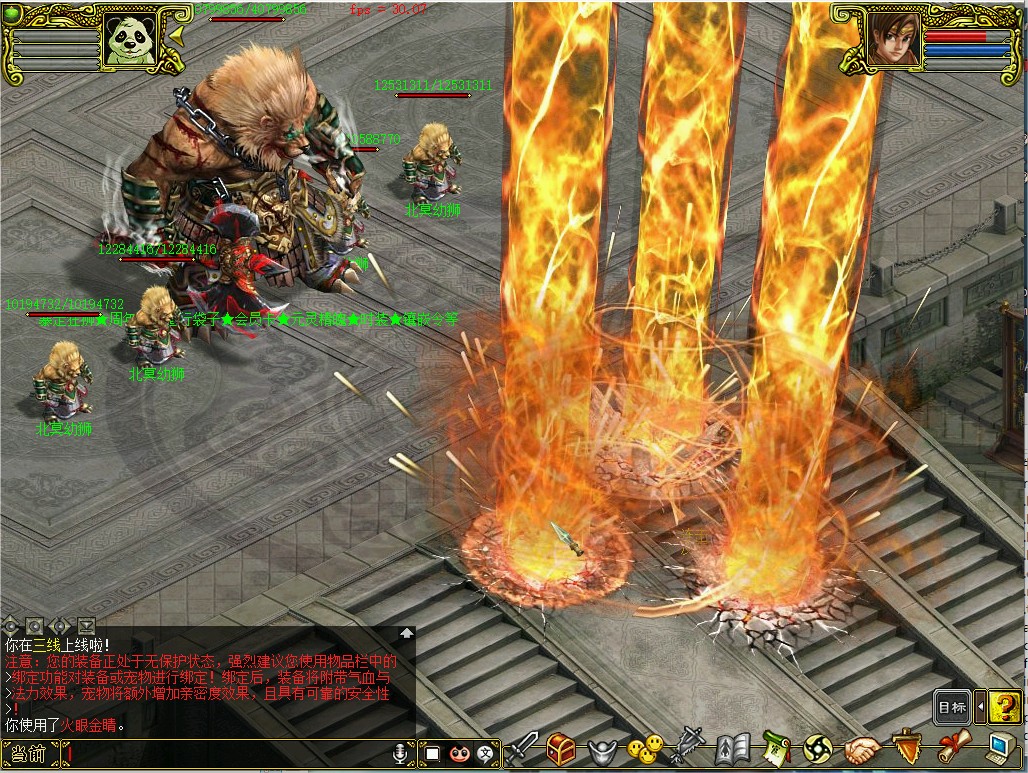The height and width of the screenshot is (773, 1028).
Task: Click the shuriken pinwheel icon
Action: [818, 749]
